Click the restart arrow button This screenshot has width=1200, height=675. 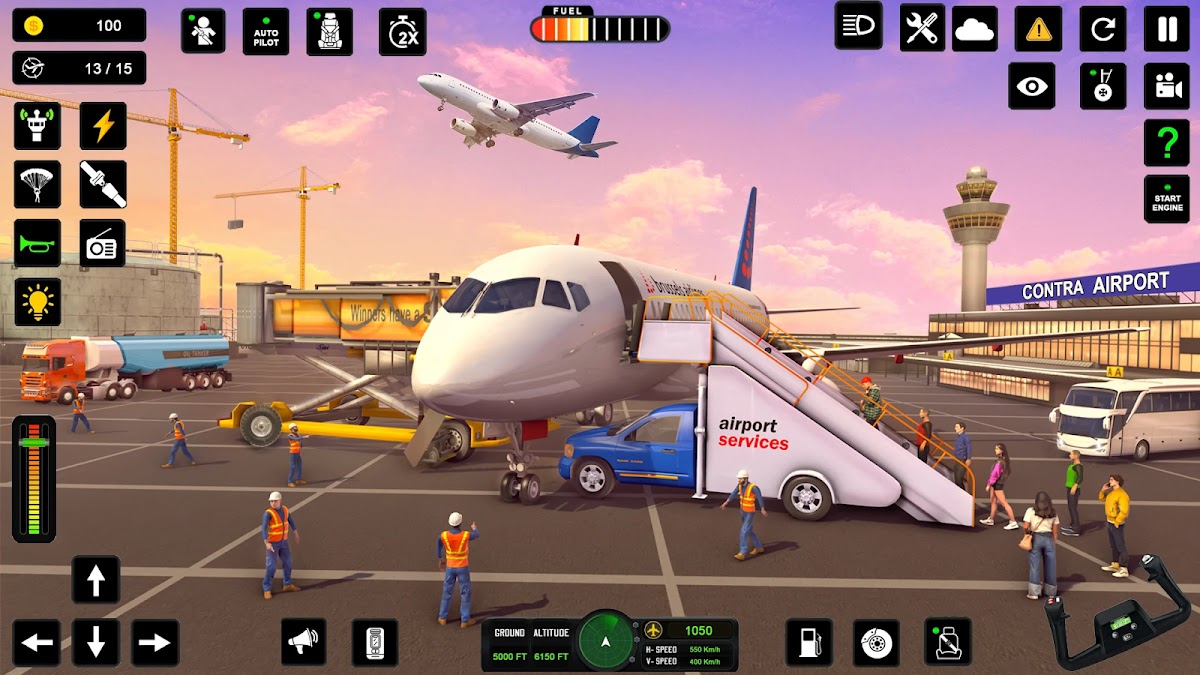tap(1103, 29)
